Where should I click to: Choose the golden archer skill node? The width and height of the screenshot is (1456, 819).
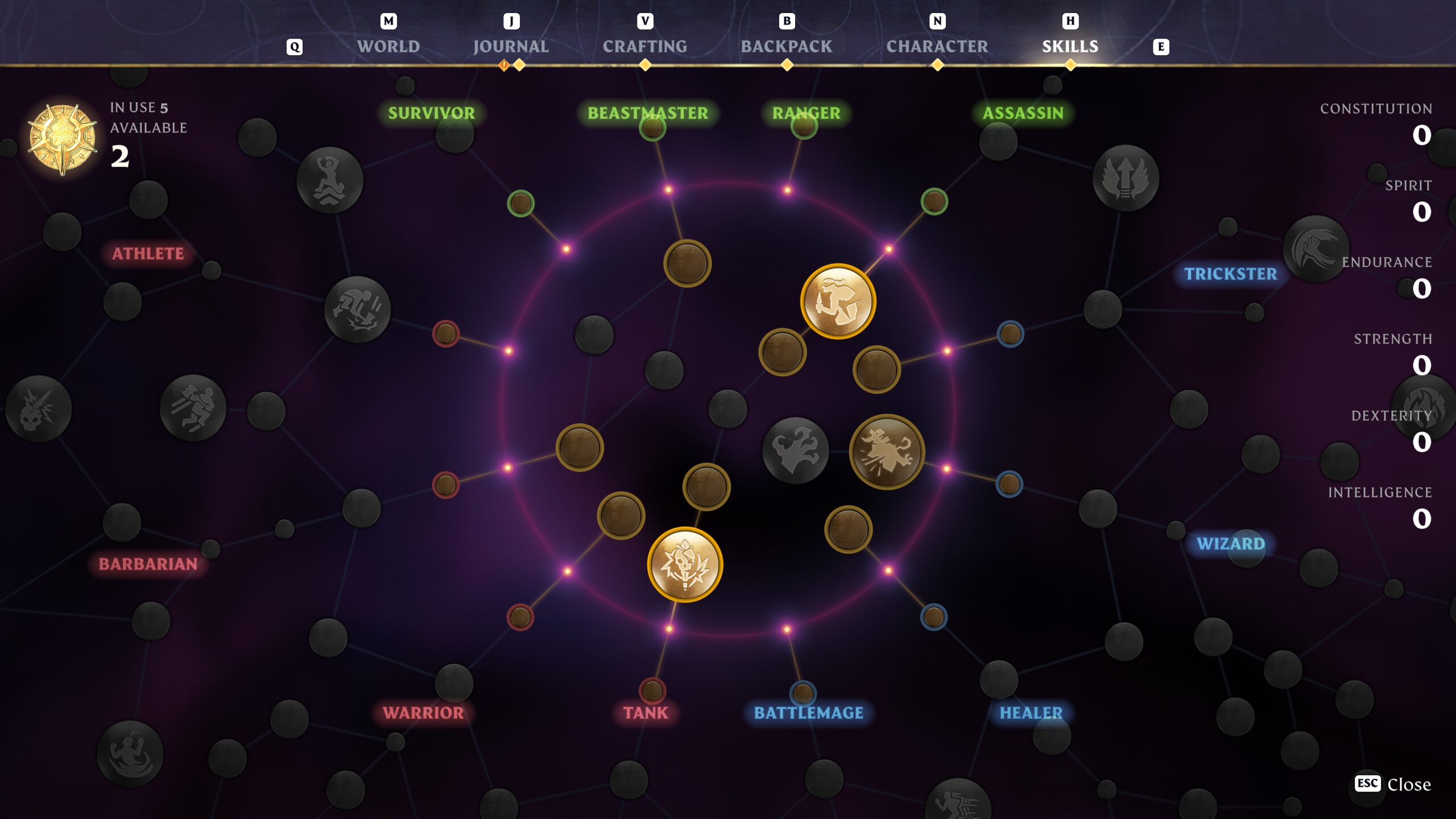[838, 301]
